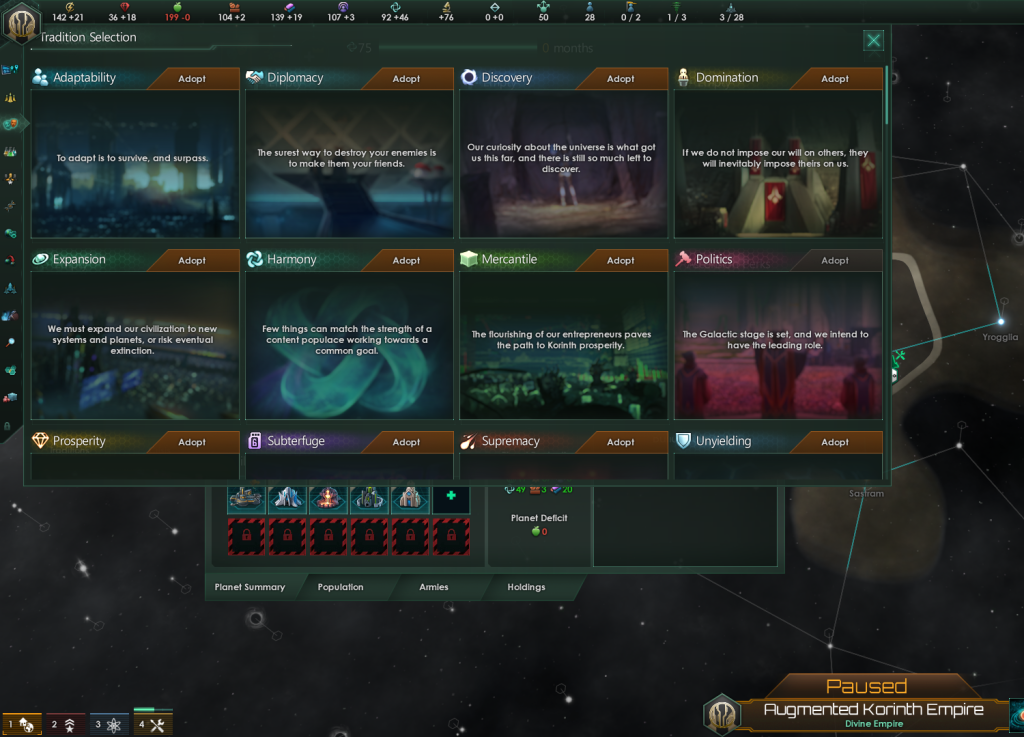Screen dimensions: 1024x737
Task: Click the empire emblem in top-left corner
Action: [20, 21]
